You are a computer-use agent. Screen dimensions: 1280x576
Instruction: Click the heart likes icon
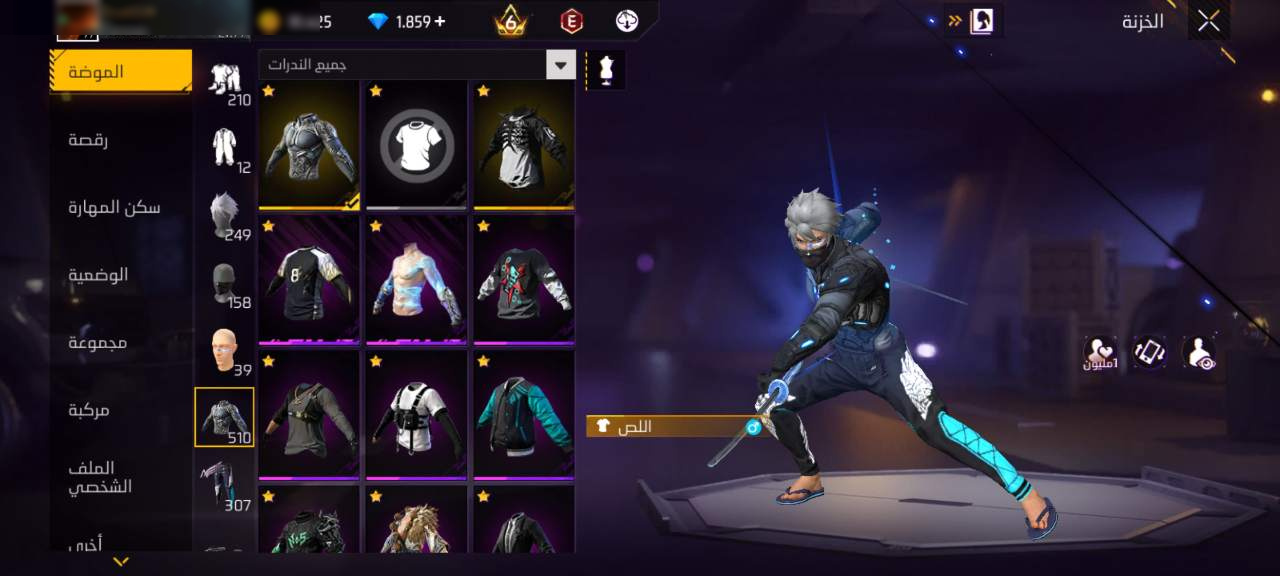[1100, 351]
